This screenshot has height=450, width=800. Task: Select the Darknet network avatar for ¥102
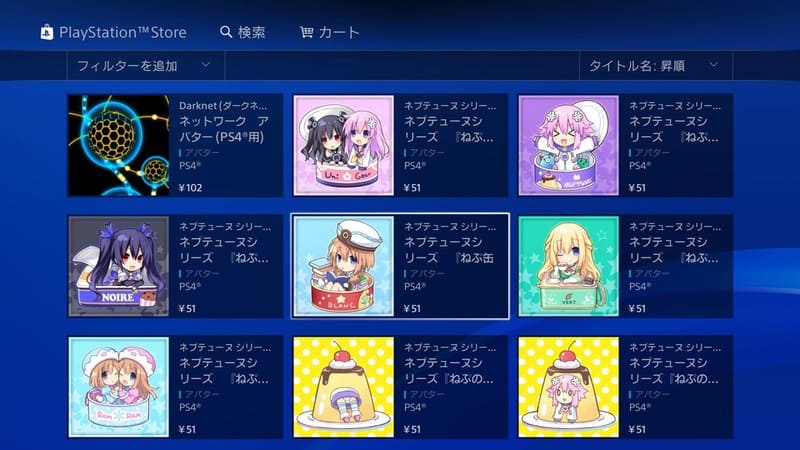click(175, 145)
